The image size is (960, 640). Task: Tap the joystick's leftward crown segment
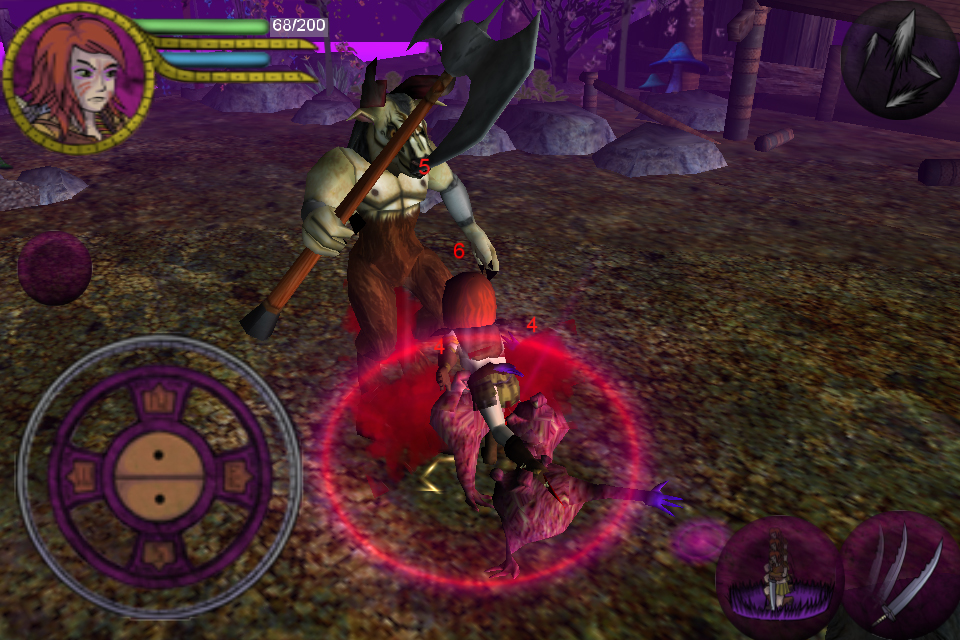[x=82, y=477]
